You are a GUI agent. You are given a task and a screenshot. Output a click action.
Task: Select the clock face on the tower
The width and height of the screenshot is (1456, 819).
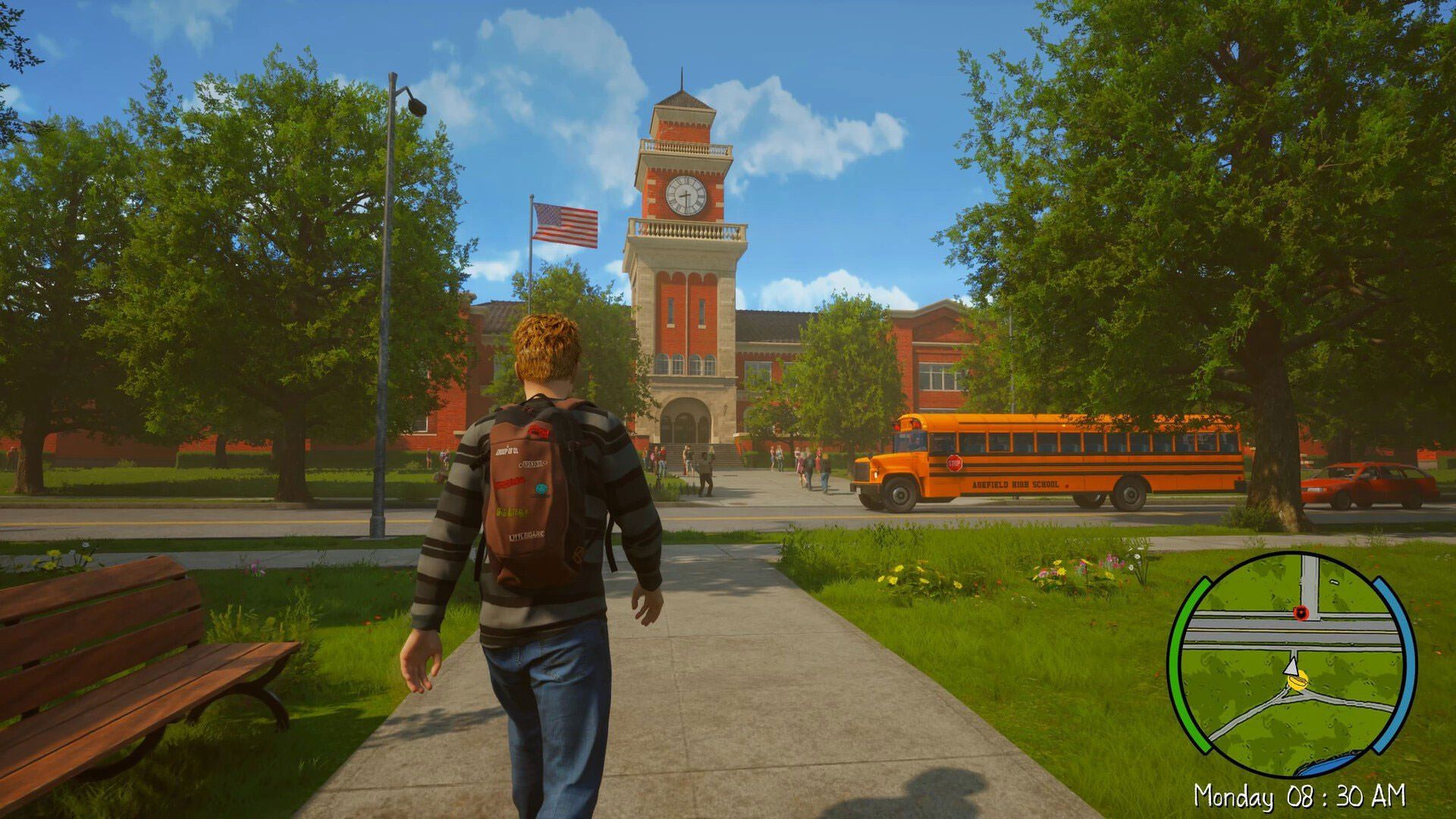tap(686, 196)
